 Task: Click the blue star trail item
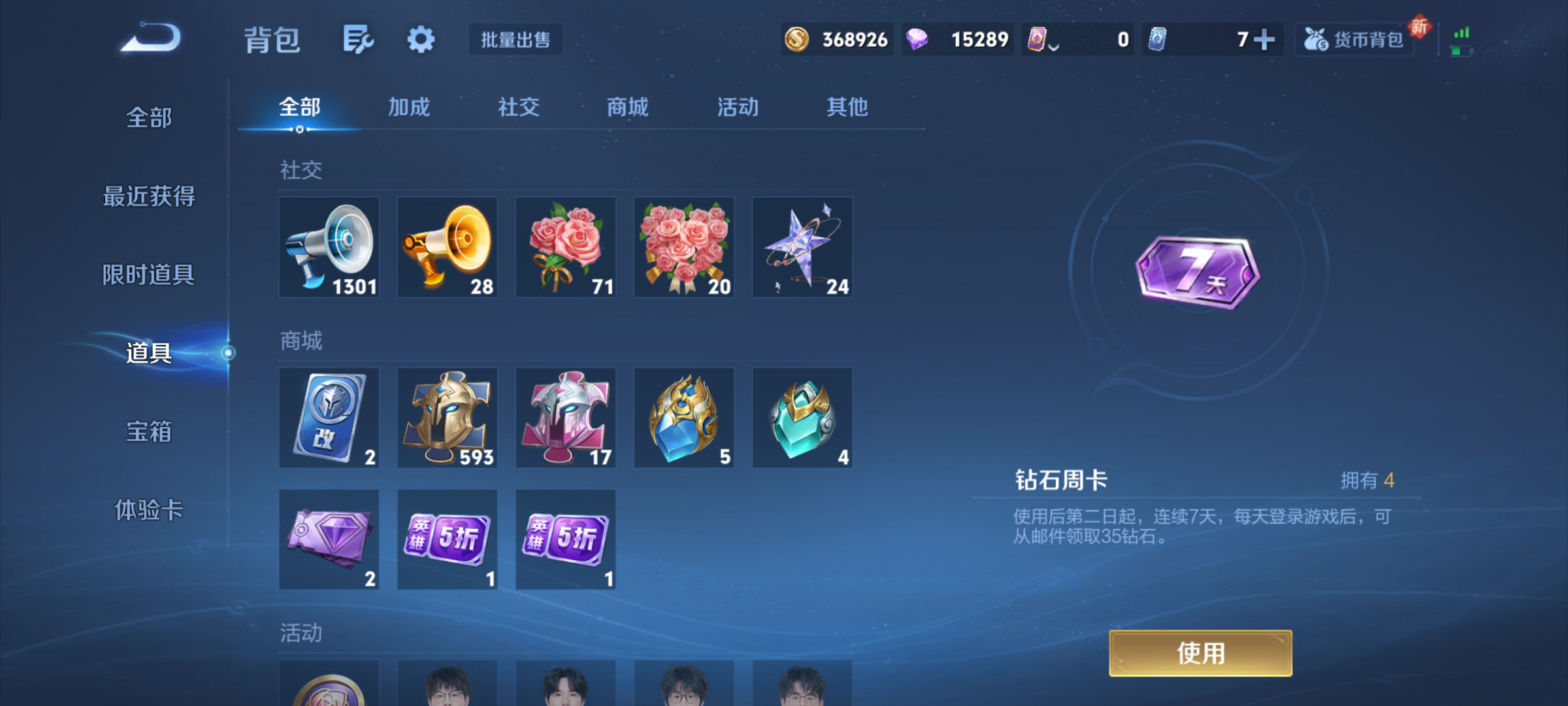pyautogui.click(x=802, y=247)
